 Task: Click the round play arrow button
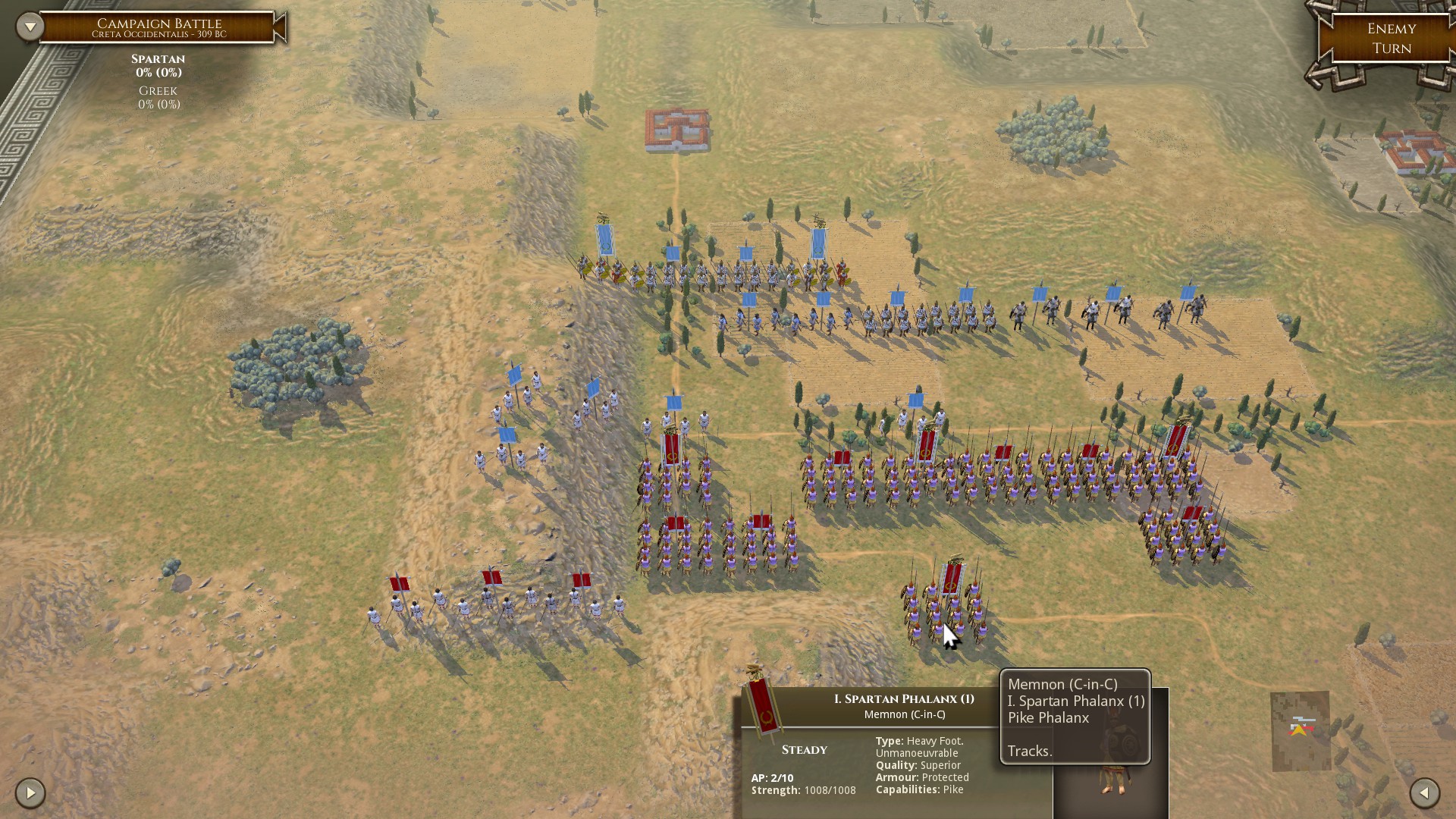pos(30,793)
